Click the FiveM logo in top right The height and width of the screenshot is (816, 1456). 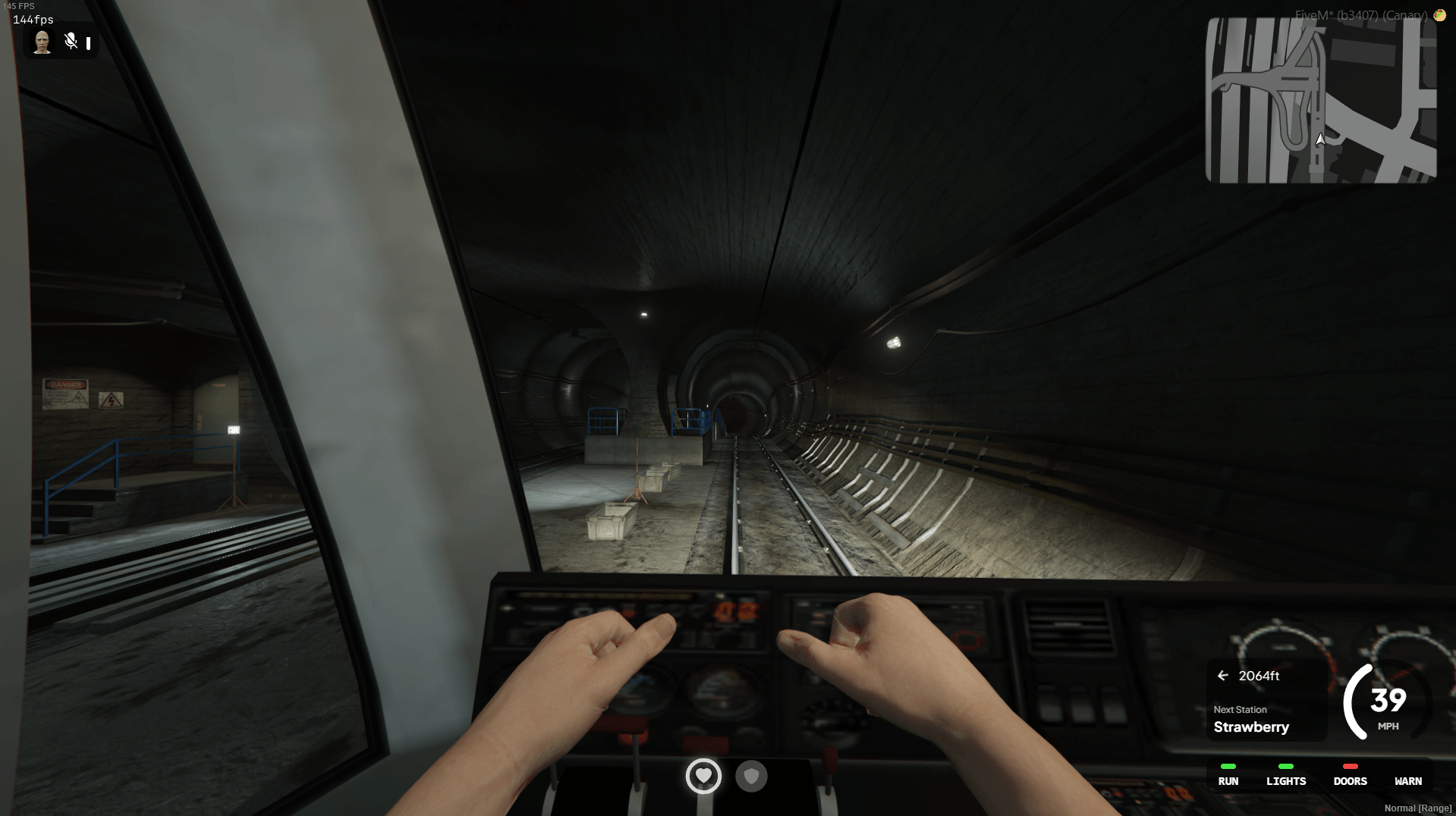(x=1440, y=14)
